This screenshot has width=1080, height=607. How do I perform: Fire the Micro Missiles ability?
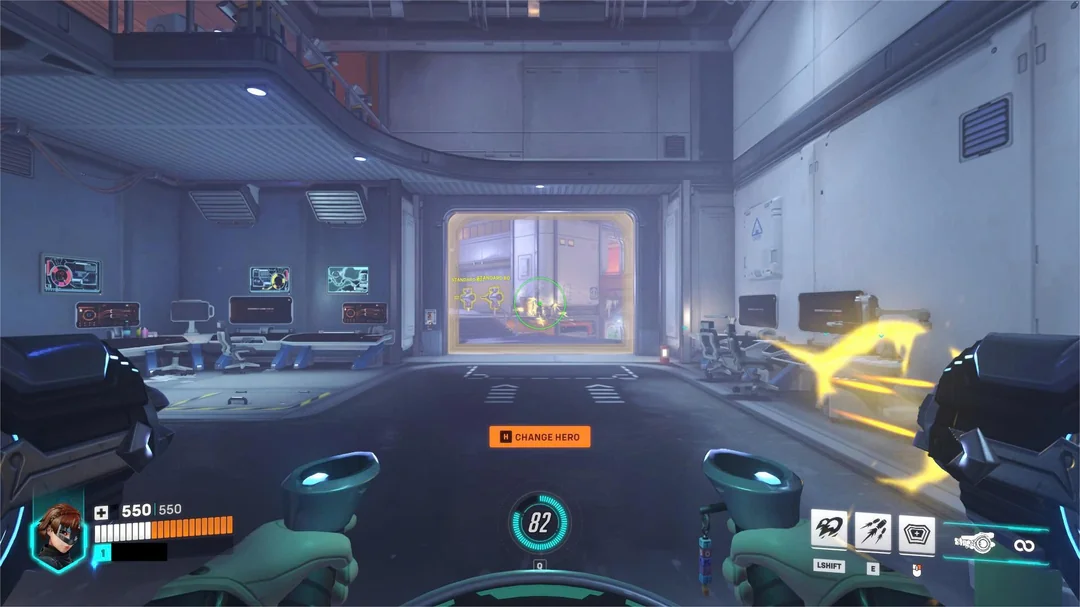(874, 530)
